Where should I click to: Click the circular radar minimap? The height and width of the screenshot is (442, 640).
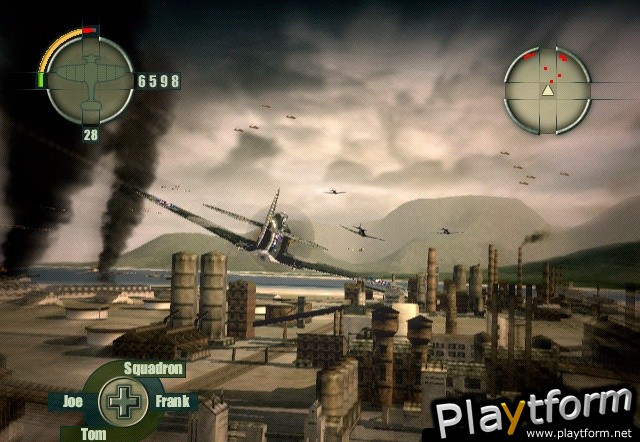(x=547, y=89)
